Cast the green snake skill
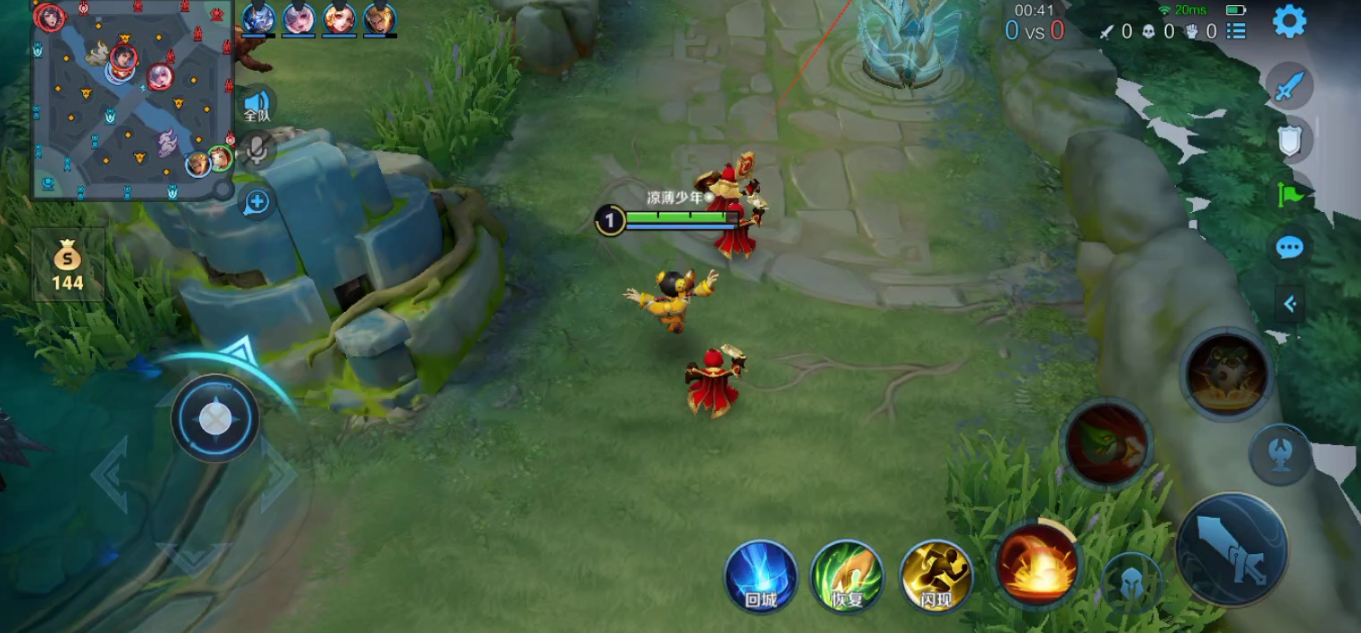Viewport: 1361px width, 633px height. [1106, 443]
